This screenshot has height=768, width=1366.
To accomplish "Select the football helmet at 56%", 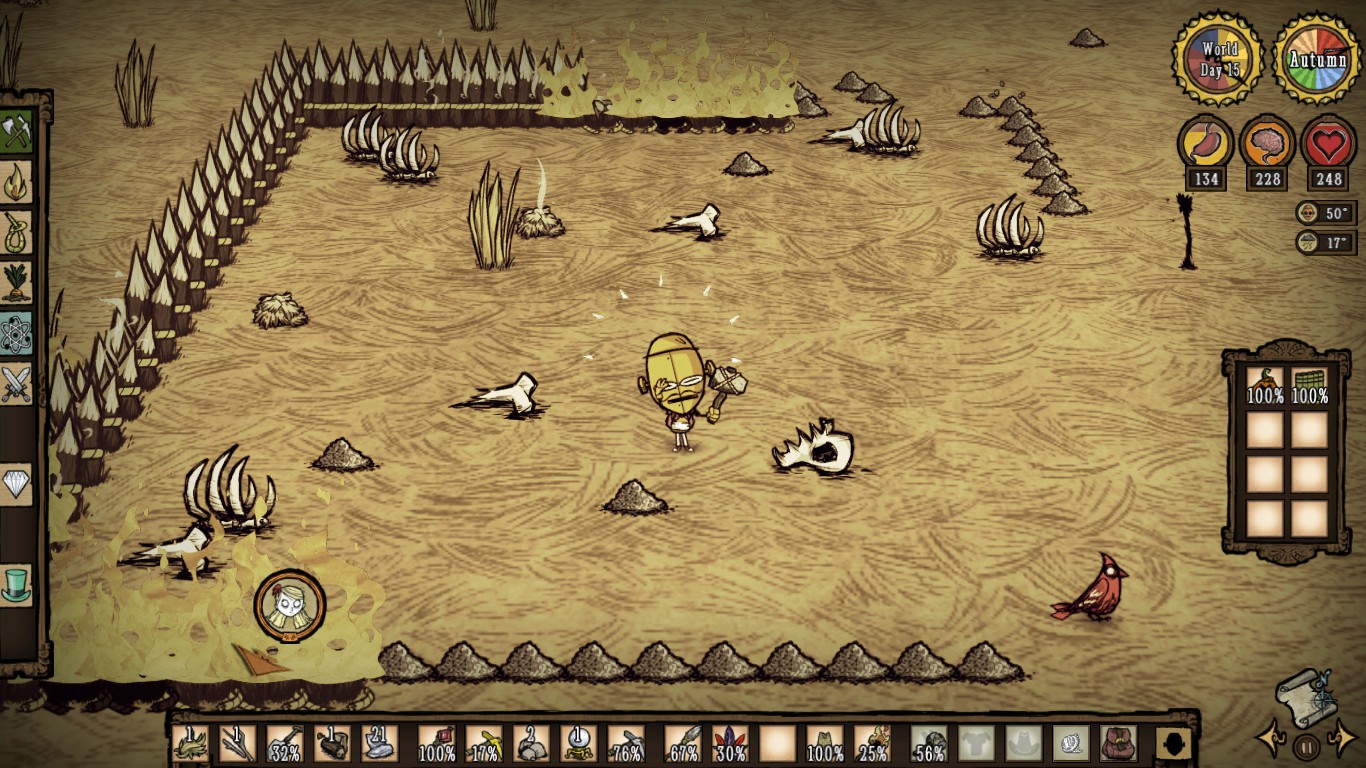I will point(929,743).
